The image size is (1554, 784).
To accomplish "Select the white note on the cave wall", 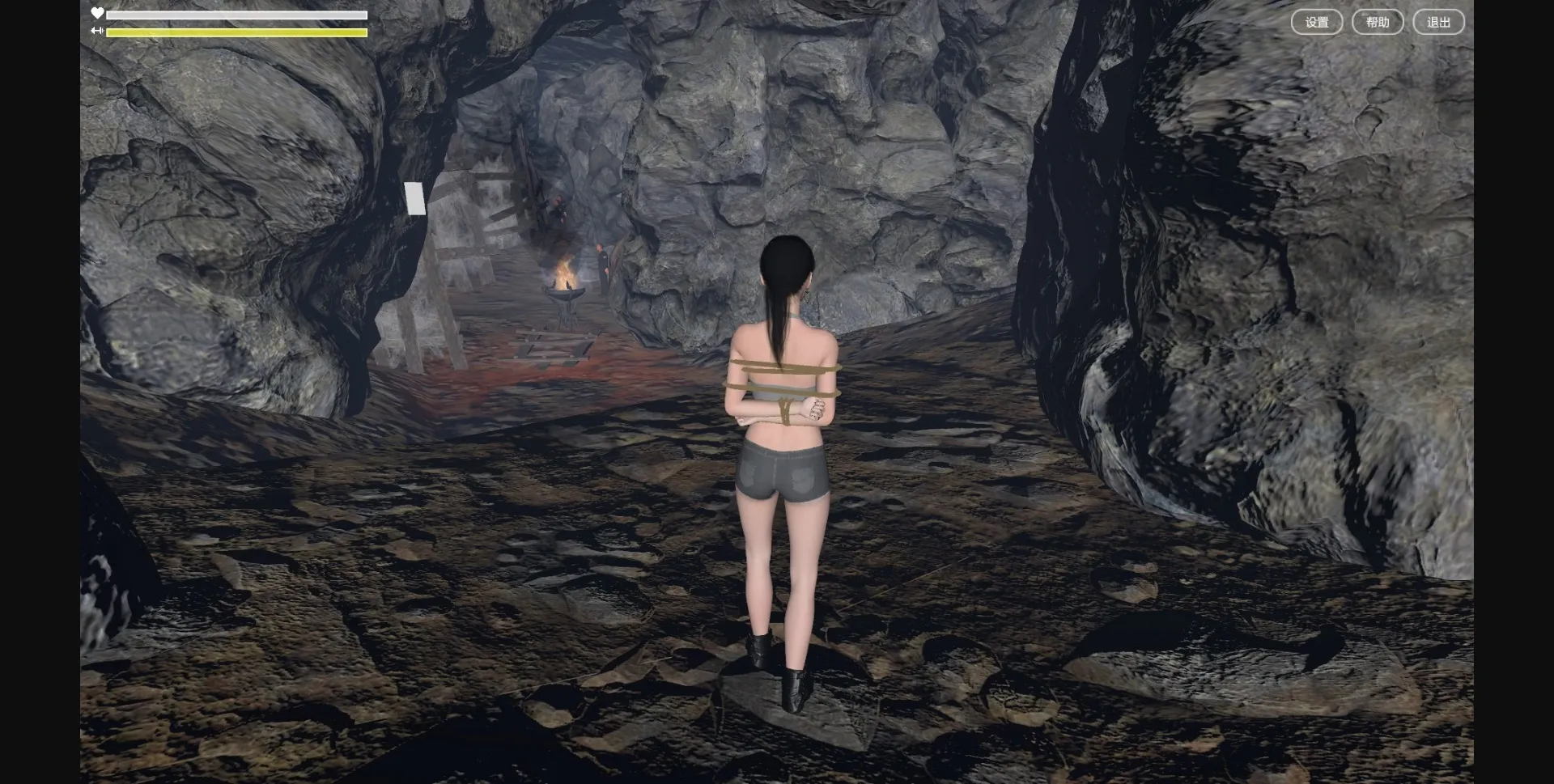I will coord(415,199).
